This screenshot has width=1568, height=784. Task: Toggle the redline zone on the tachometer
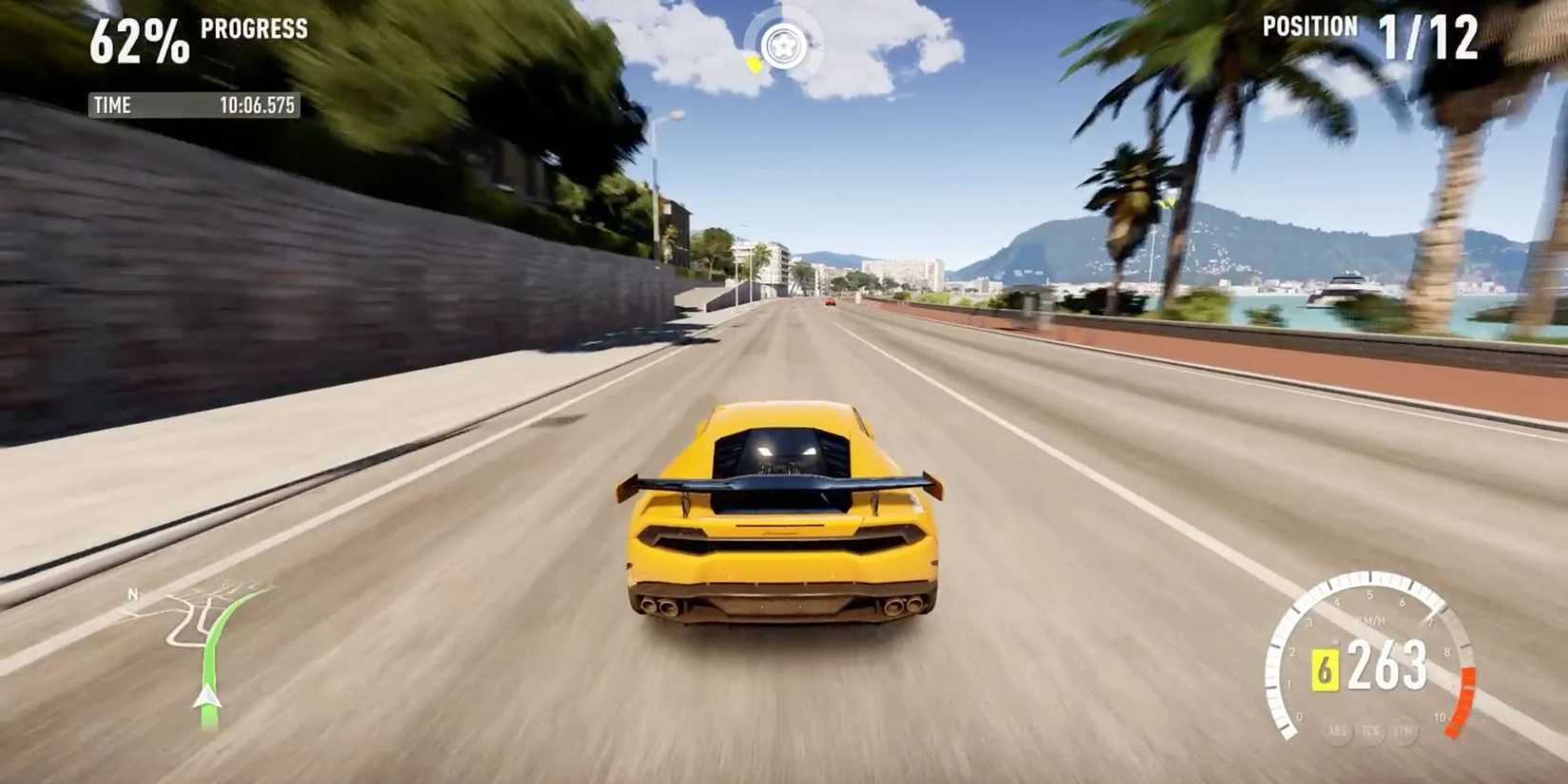pos(1463,698)
